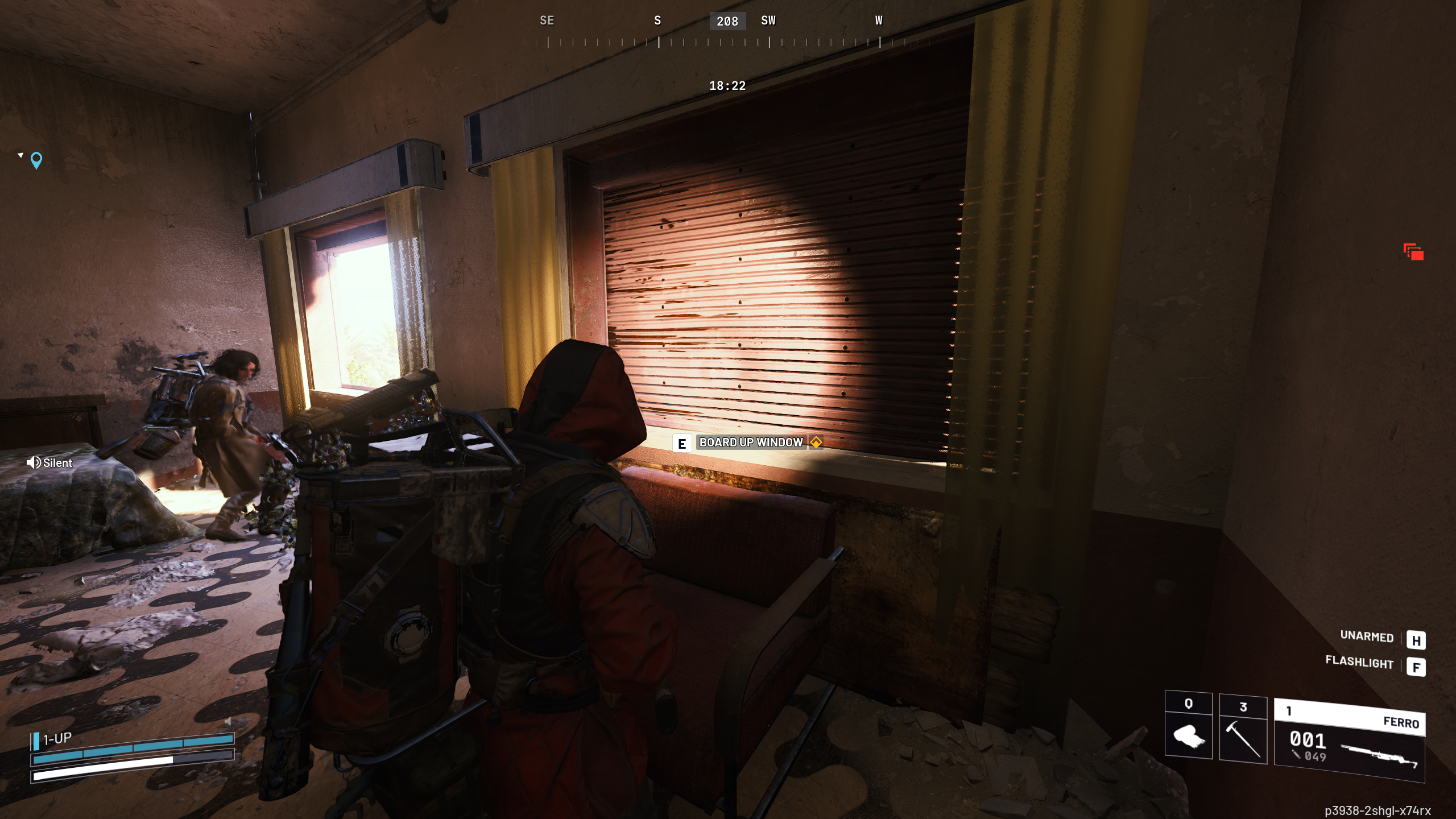1456x819 pixels.
Task: Select the S marker on the compass
Action: click(x=657, y=21)
